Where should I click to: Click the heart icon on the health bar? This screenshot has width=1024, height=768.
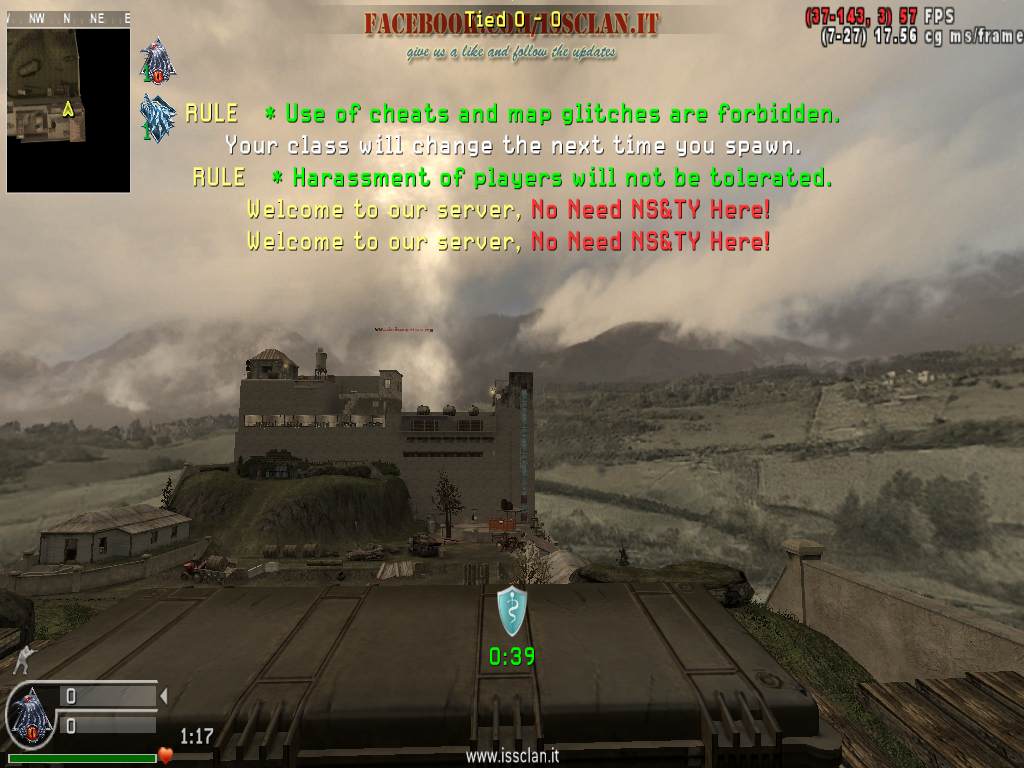pyautogui.click(x=166, y=755)
